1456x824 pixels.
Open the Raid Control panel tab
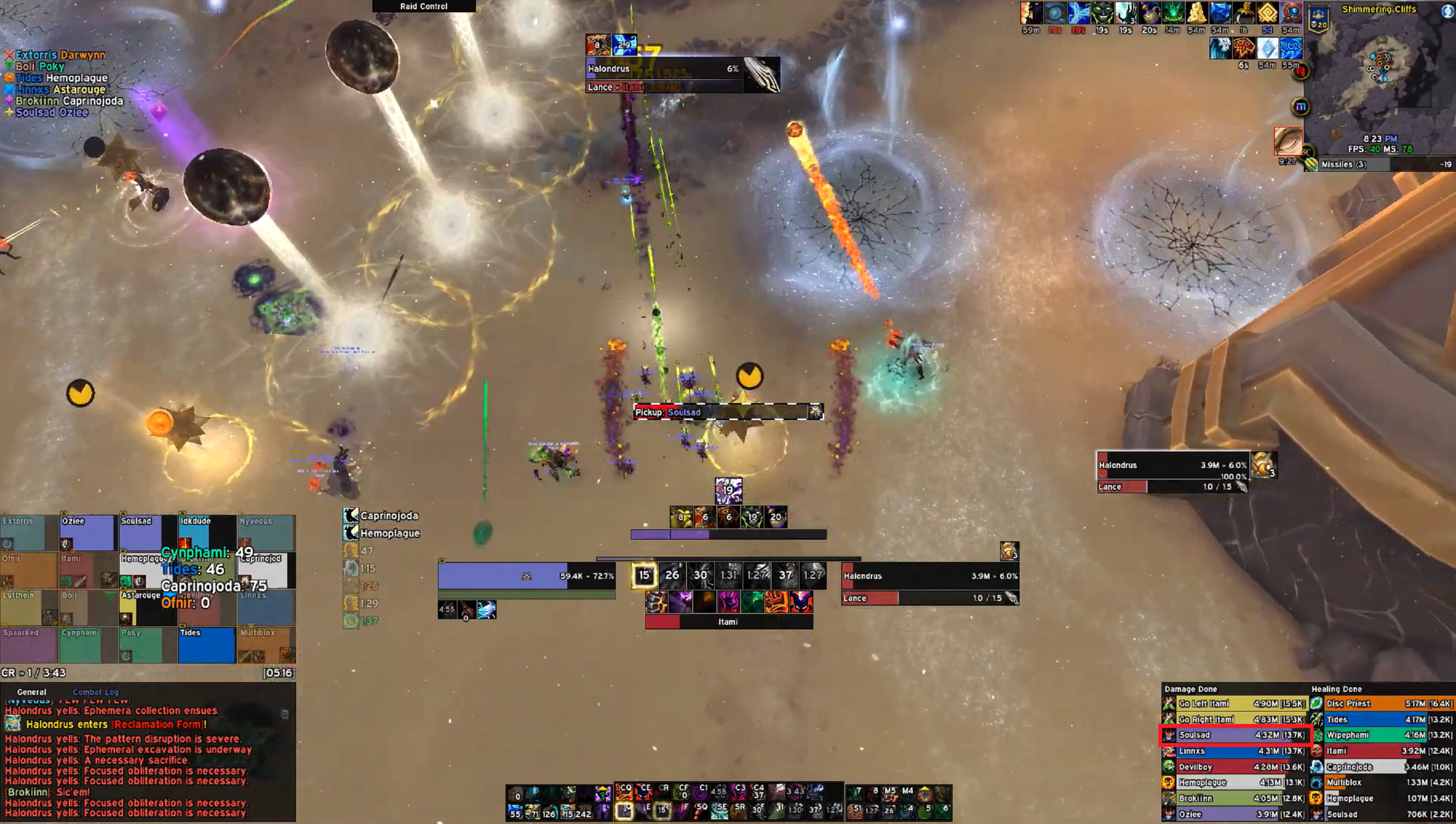point(423,6)
